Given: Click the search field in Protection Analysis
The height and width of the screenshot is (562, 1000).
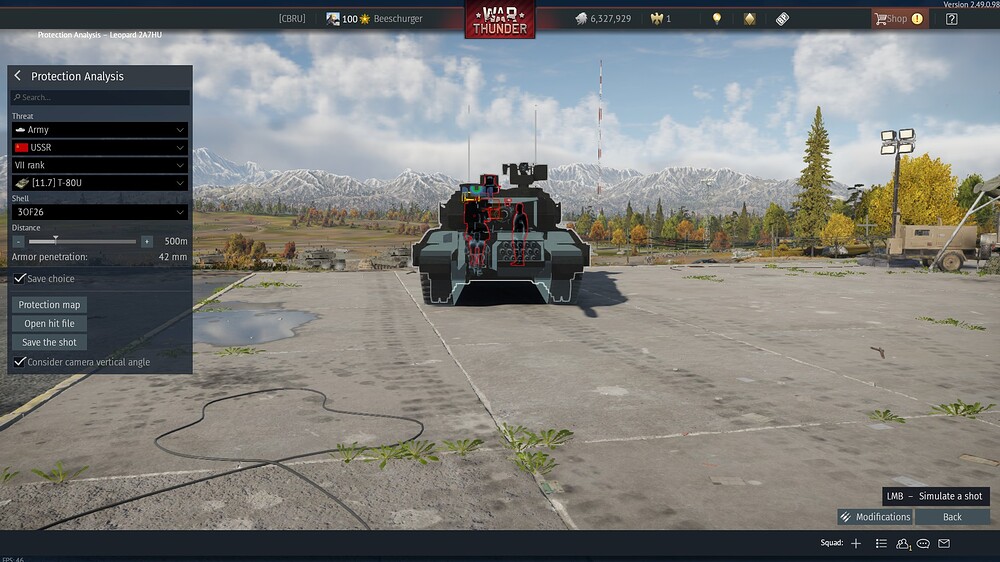Looking at the screenshot, I should [100, 97].
